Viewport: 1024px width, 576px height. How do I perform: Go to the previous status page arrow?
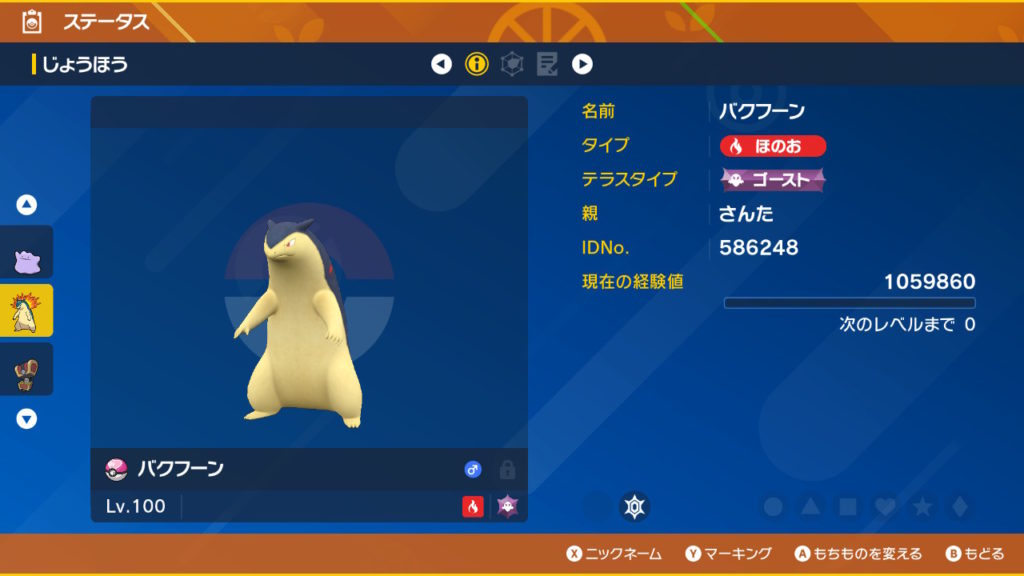click(x=441, y=65)
